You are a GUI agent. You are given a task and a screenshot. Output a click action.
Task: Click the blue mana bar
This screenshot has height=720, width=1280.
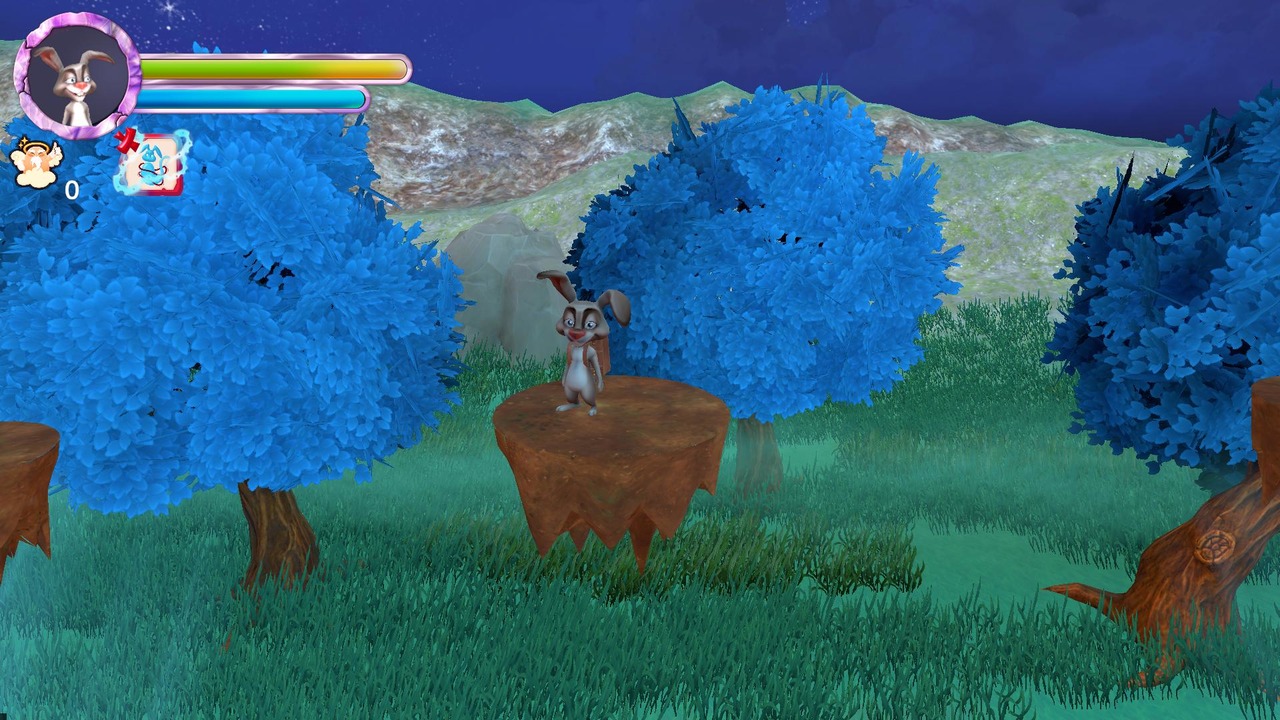coord(250,99)
